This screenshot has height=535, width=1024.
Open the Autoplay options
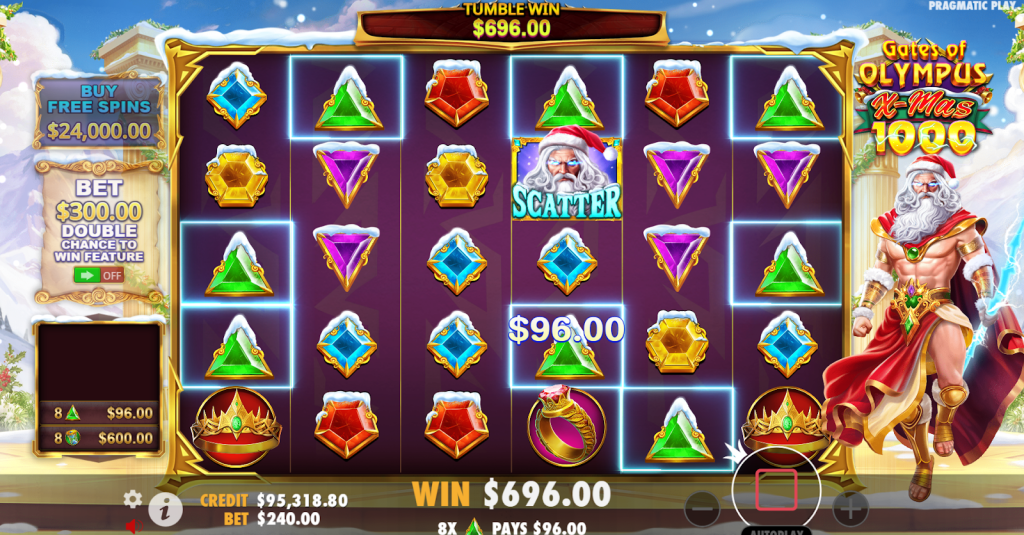pyautogui.click(x=777, y=529)
